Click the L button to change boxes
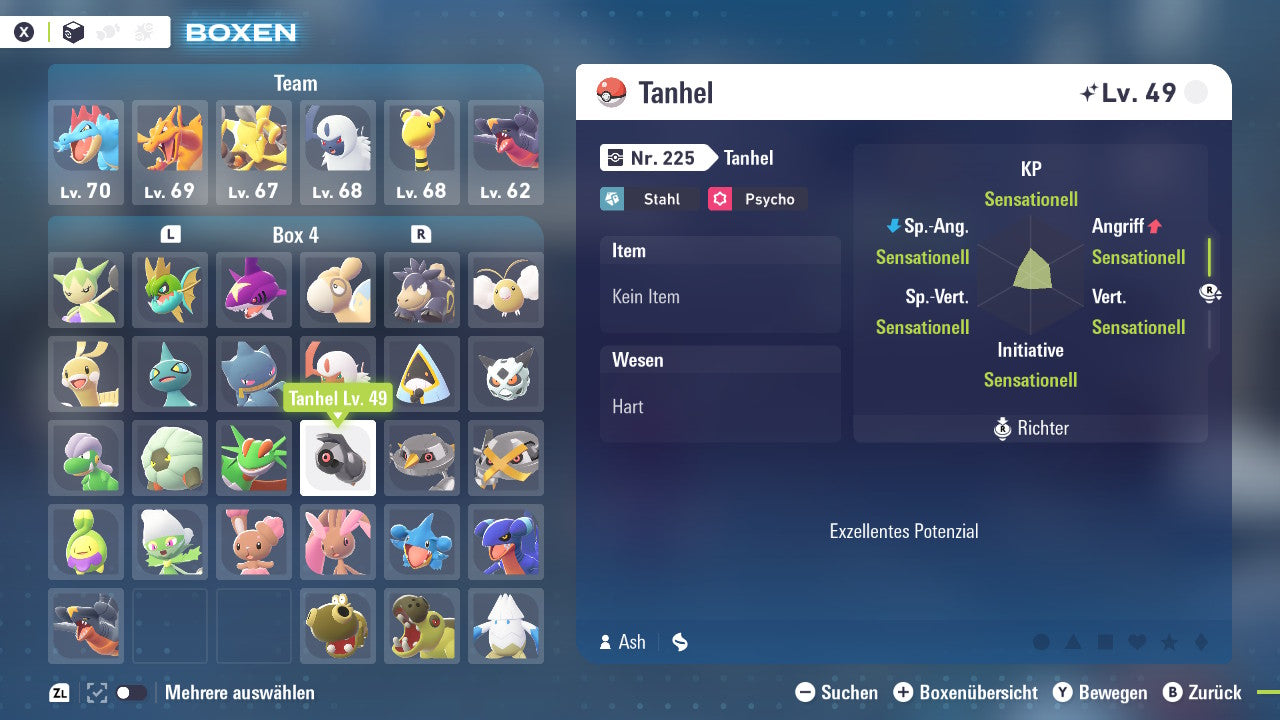1280x720 pixels. tap(170, 233)
